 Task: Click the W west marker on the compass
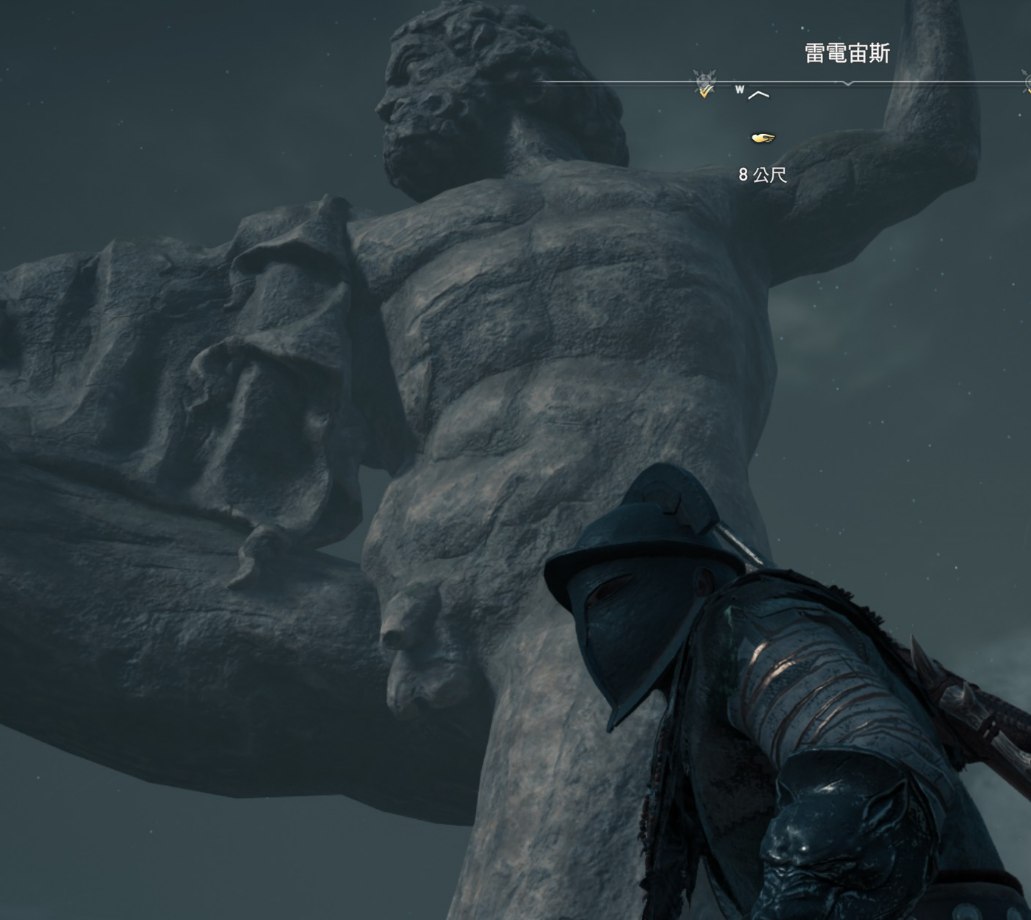pyautogui.click(x=741, y=90)
